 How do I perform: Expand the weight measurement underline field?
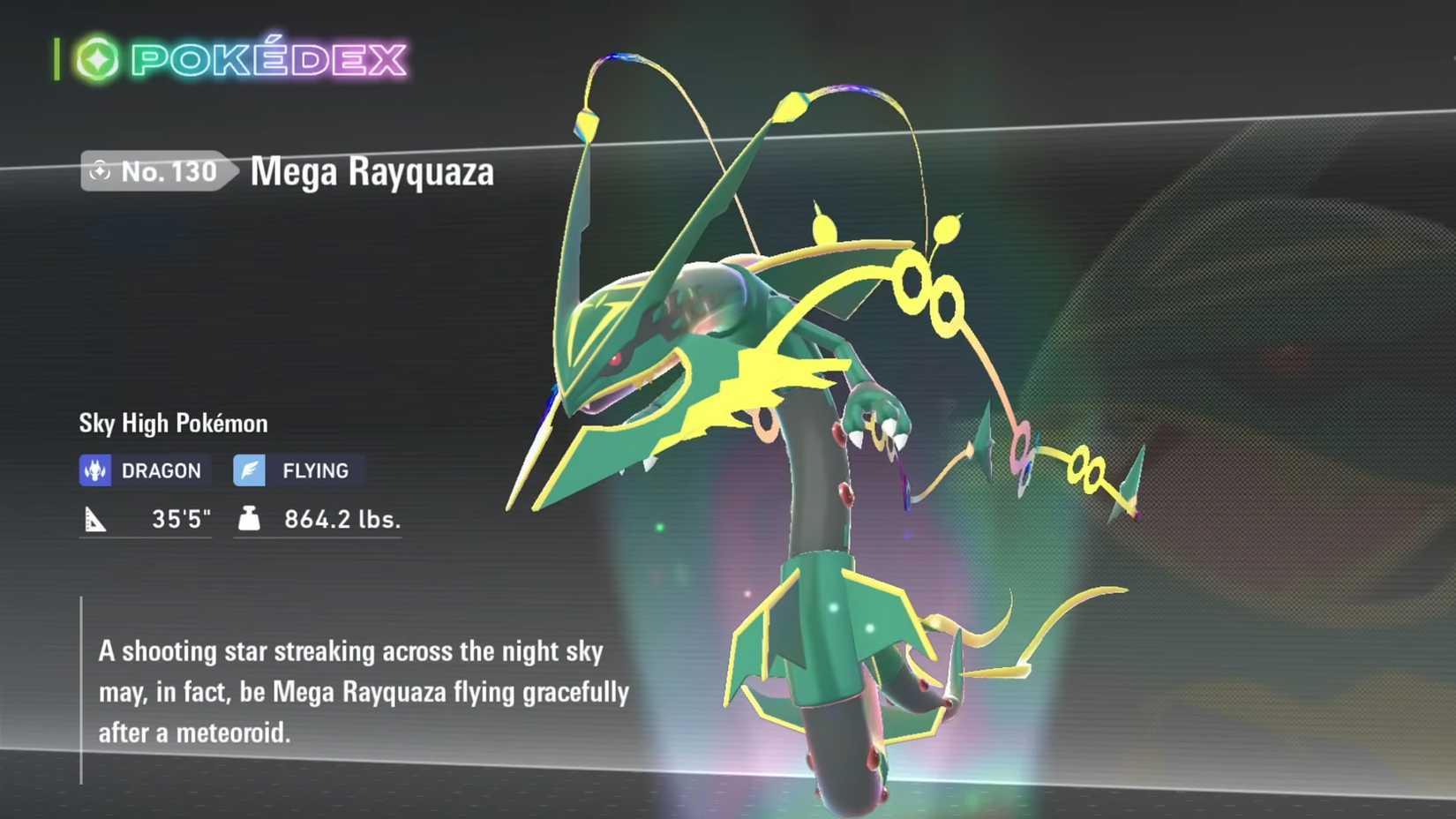318,537
